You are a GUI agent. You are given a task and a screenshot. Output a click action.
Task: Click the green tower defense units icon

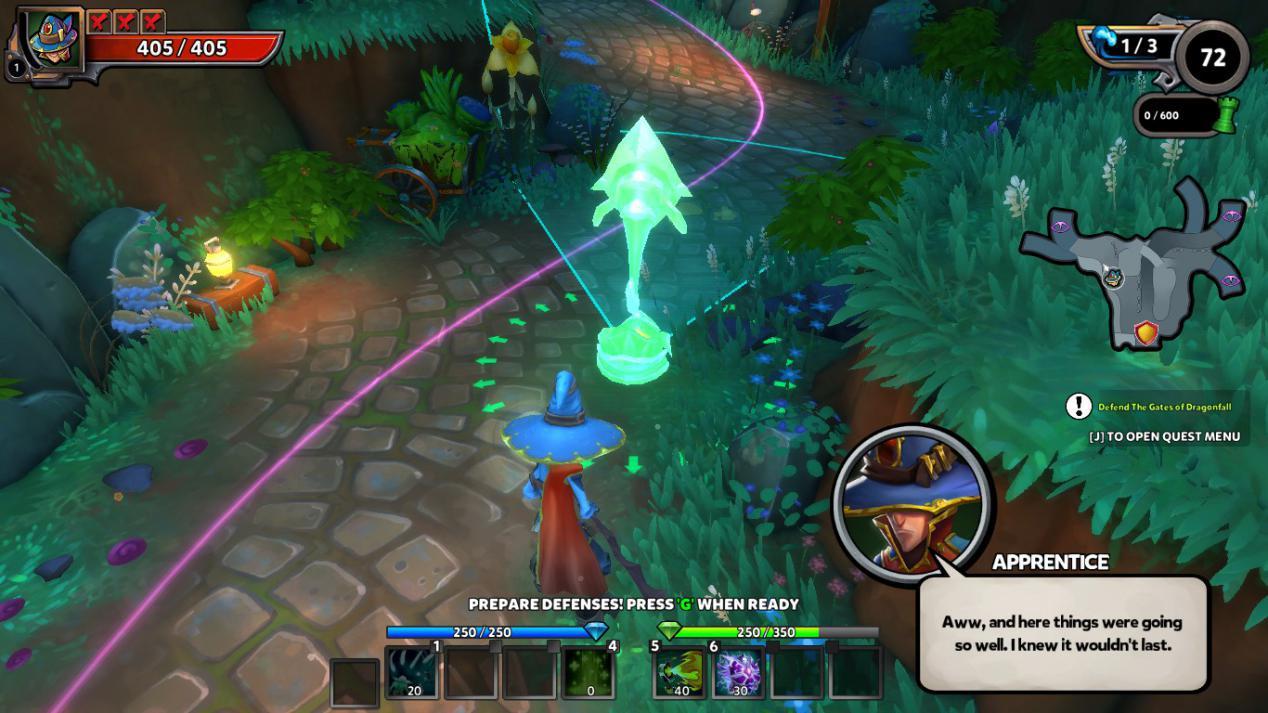click(1225, 116)
